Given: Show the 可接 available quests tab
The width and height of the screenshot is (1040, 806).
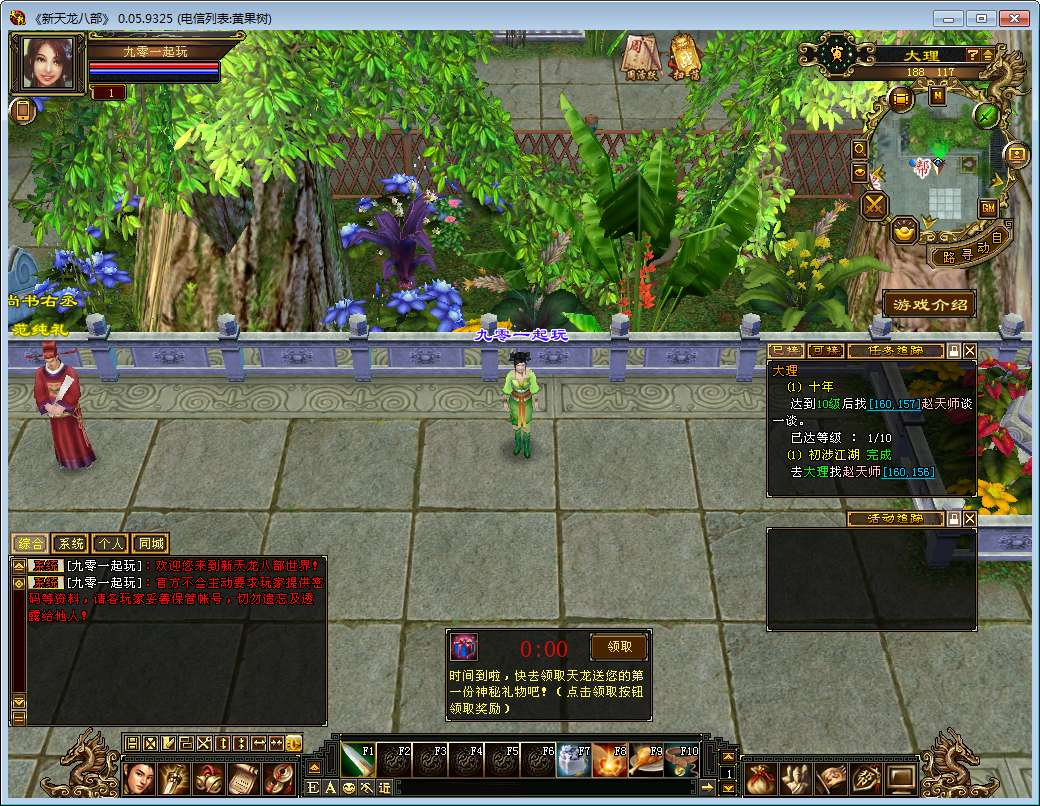Looking at the screenshot, I should coord(825,351).
